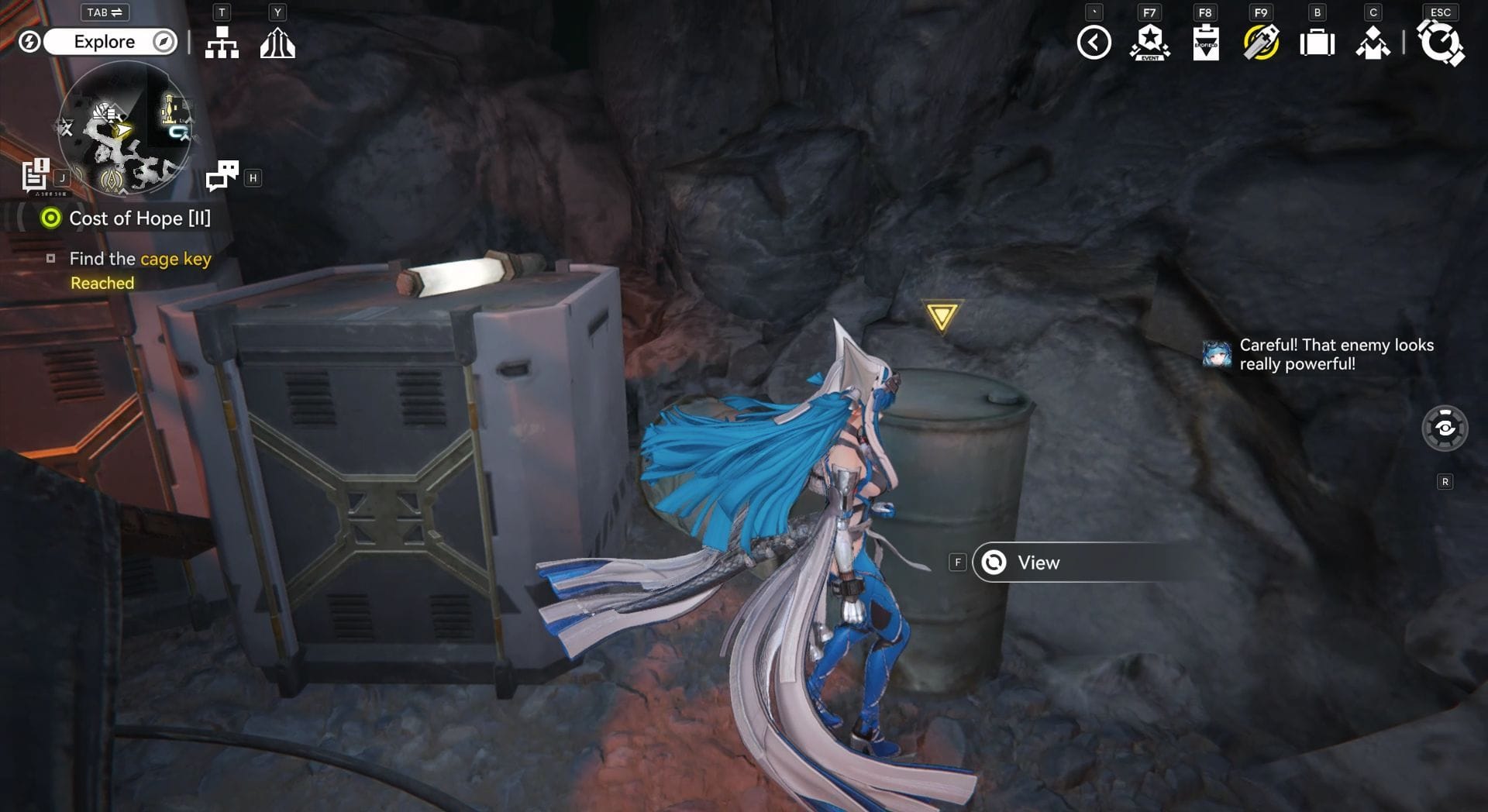1488x812 pixels.
Task: Open the hierarchy tree icon
Action: (222, 43)
